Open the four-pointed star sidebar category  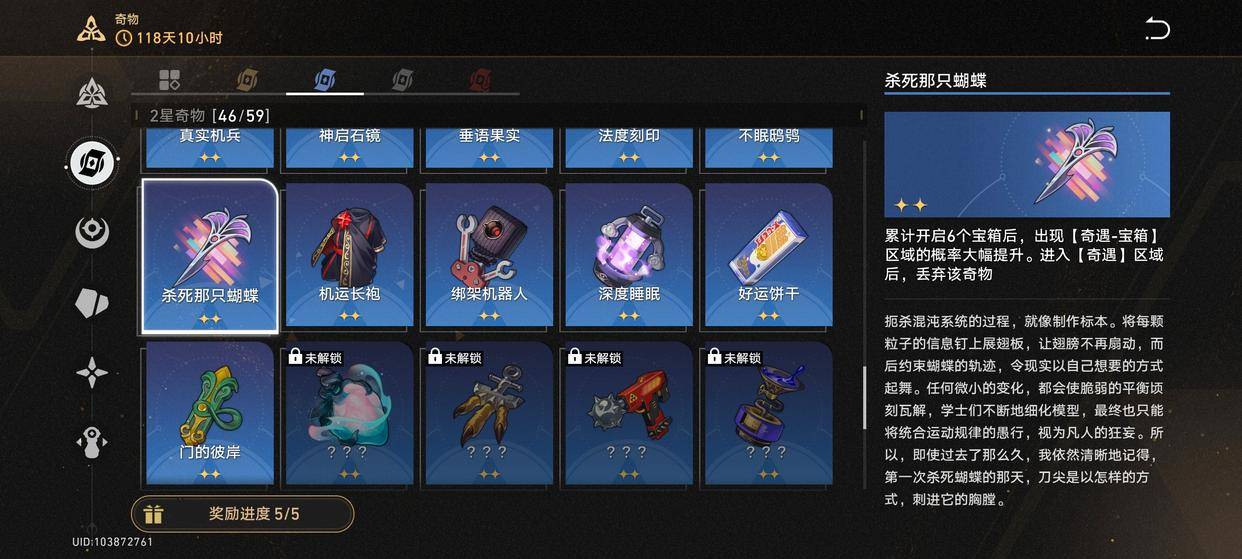coord(93,373)
